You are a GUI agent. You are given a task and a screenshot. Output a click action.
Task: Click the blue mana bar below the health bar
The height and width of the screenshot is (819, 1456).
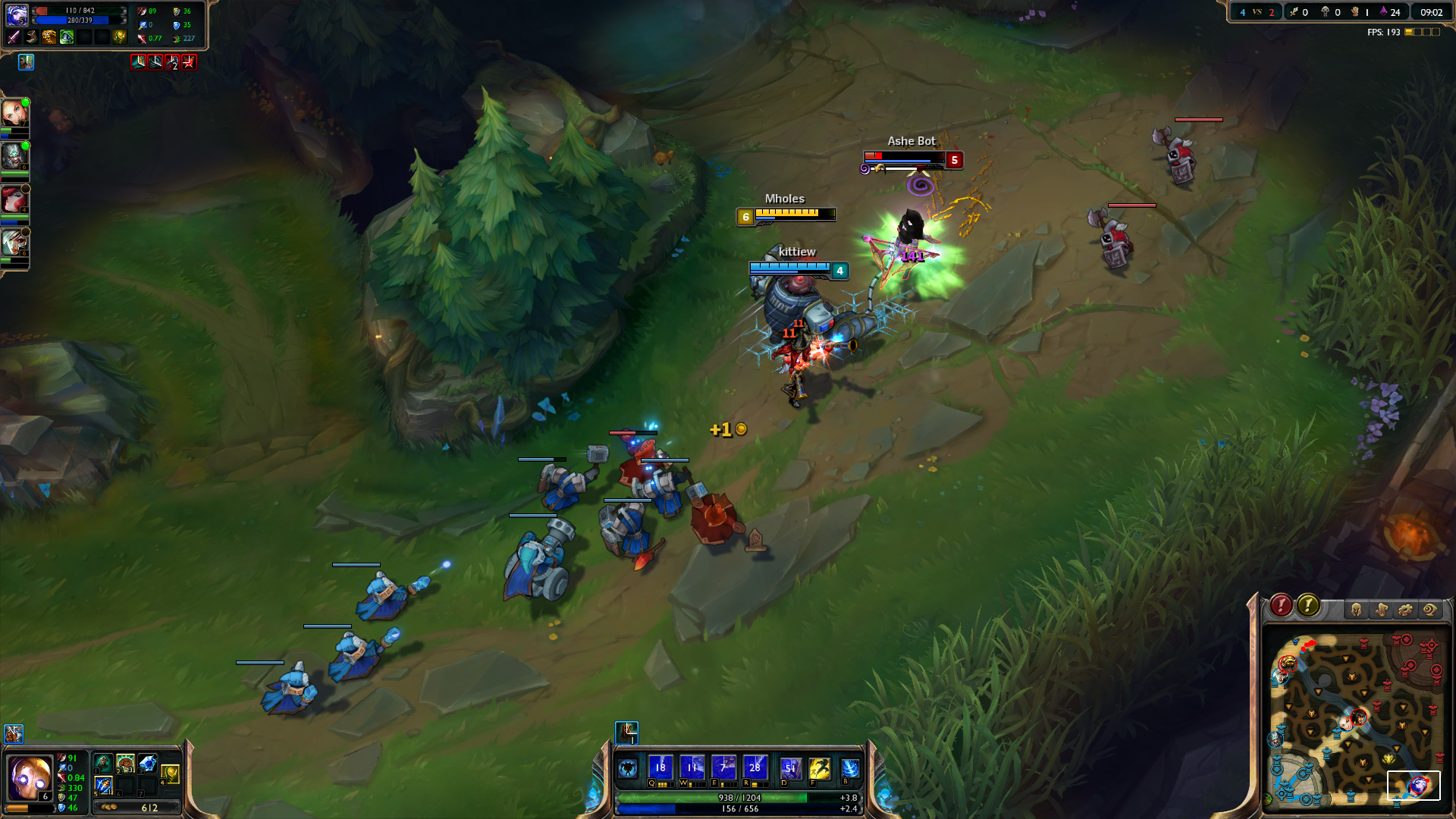[739, 810]
